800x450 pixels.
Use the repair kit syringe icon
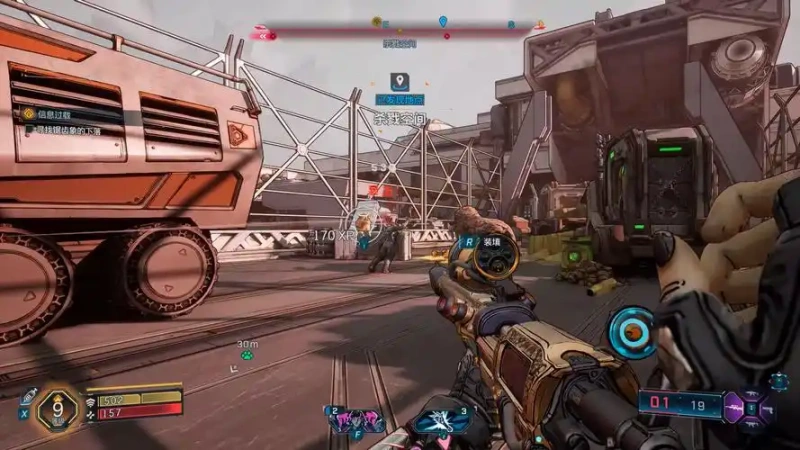[27, 395]
